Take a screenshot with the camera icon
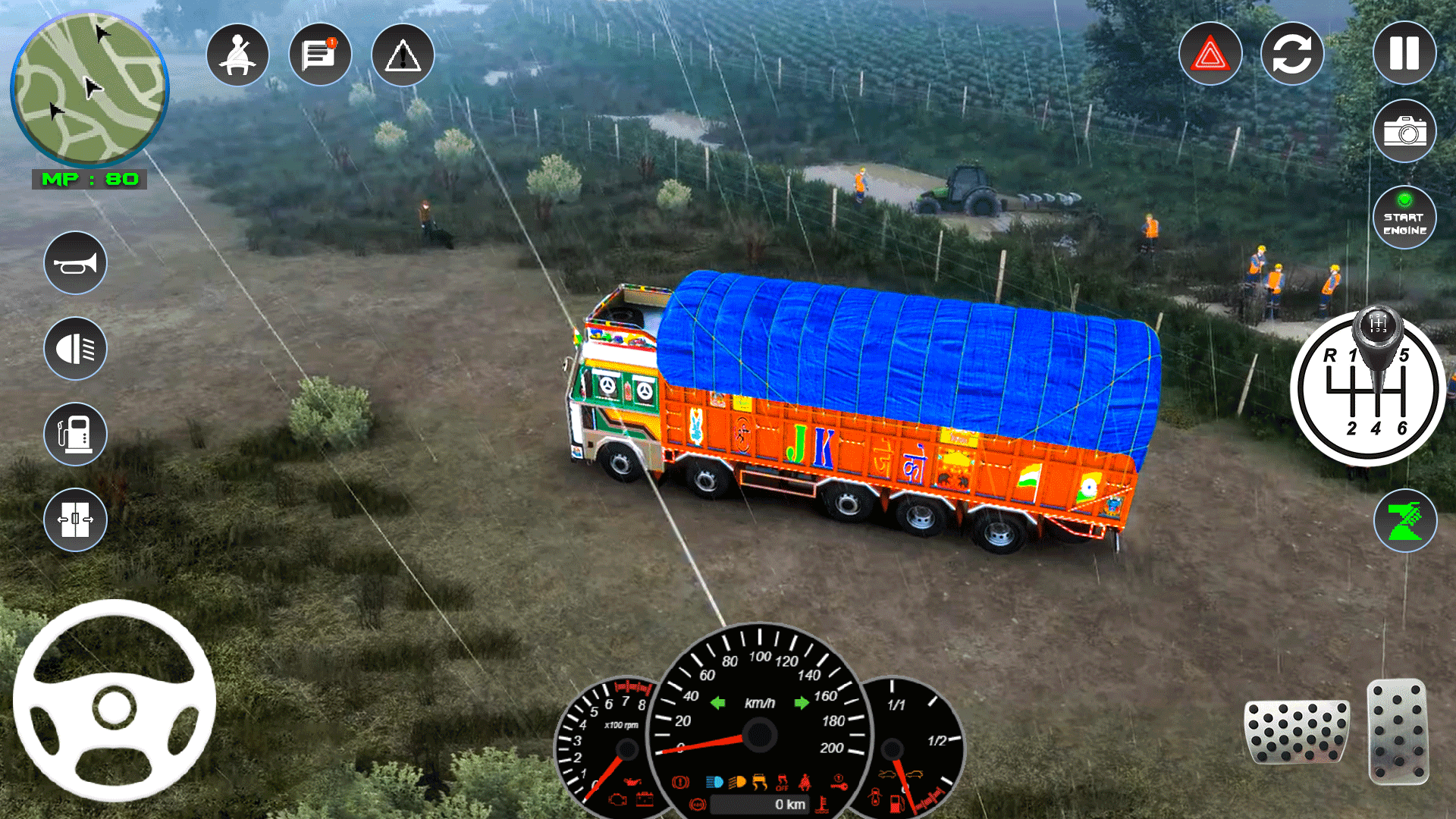Screen dimensions: 1456x819 pyautogui.click(x=1404, y=130)
